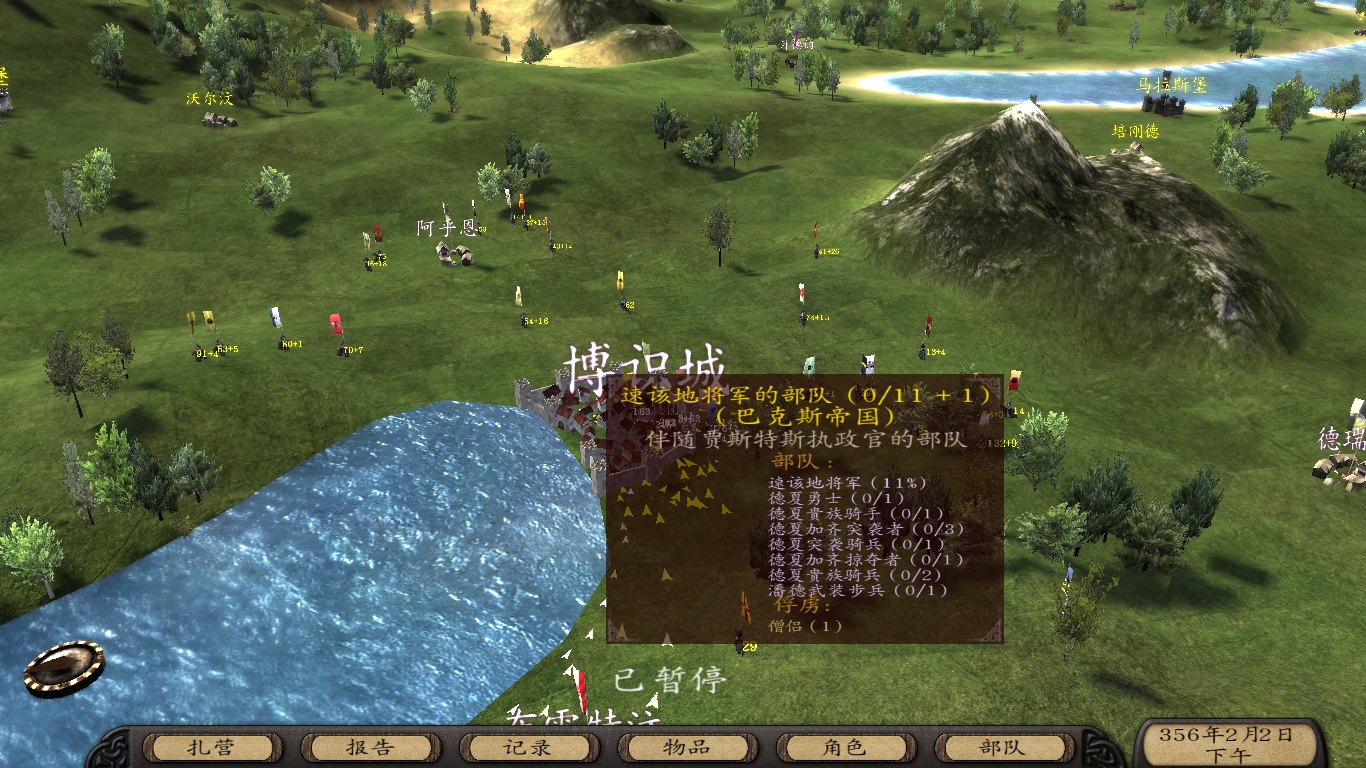The width and height of the screenshot is (1366, 768).
Task: View the 角色 character sheet
Action: point(843,747)
